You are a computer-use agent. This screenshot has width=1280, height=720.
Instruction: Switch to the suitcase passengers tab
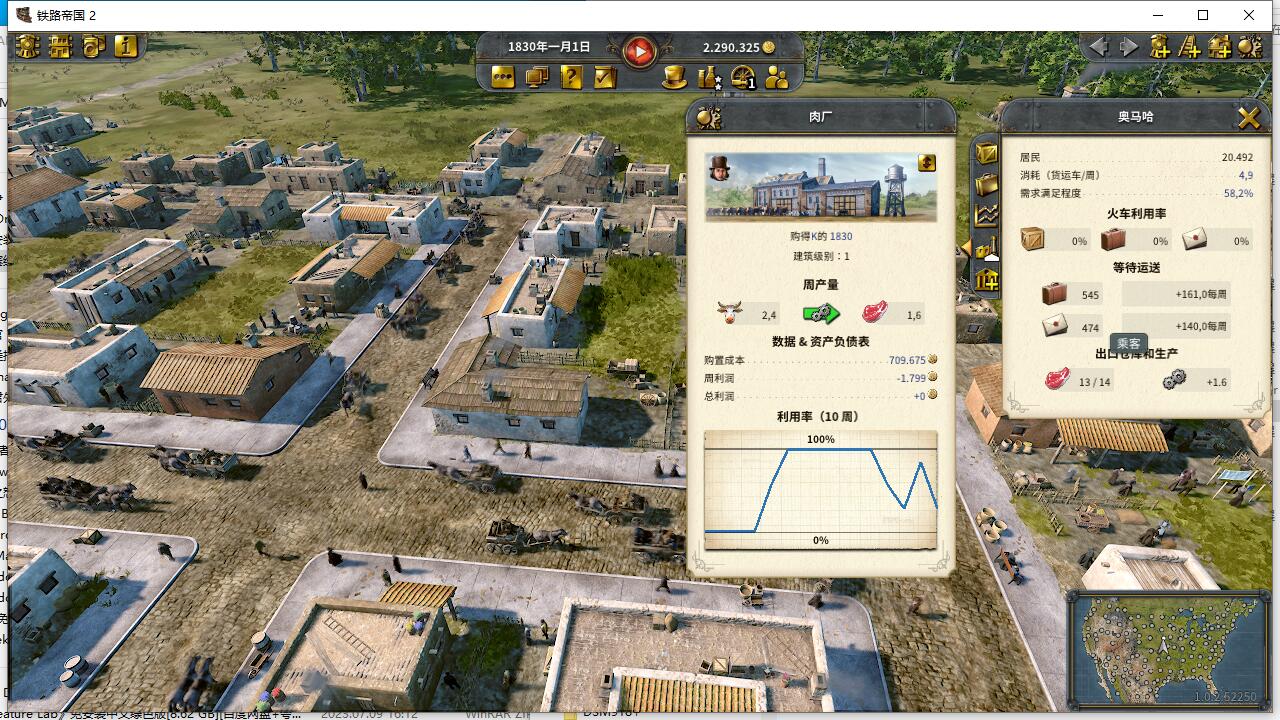pyautogui.click(x=987, y=184)
